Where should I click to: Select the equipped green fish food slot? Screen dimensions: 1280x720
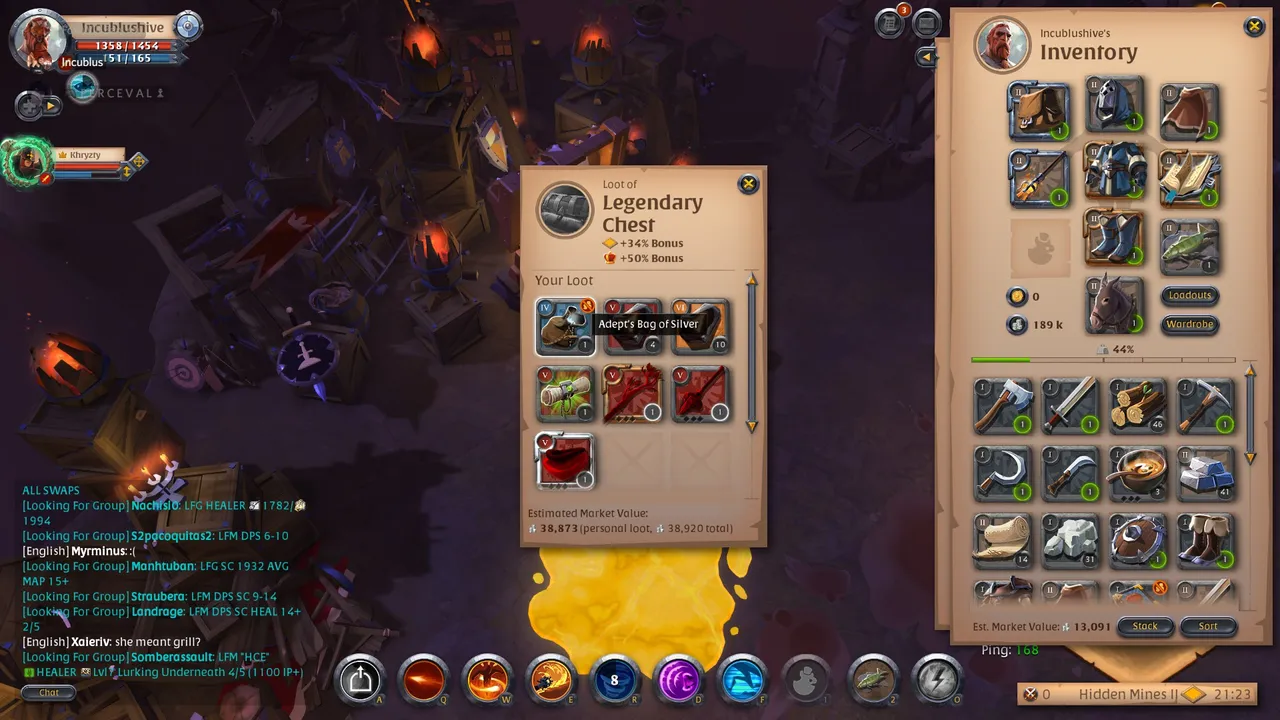(1189, 246)
